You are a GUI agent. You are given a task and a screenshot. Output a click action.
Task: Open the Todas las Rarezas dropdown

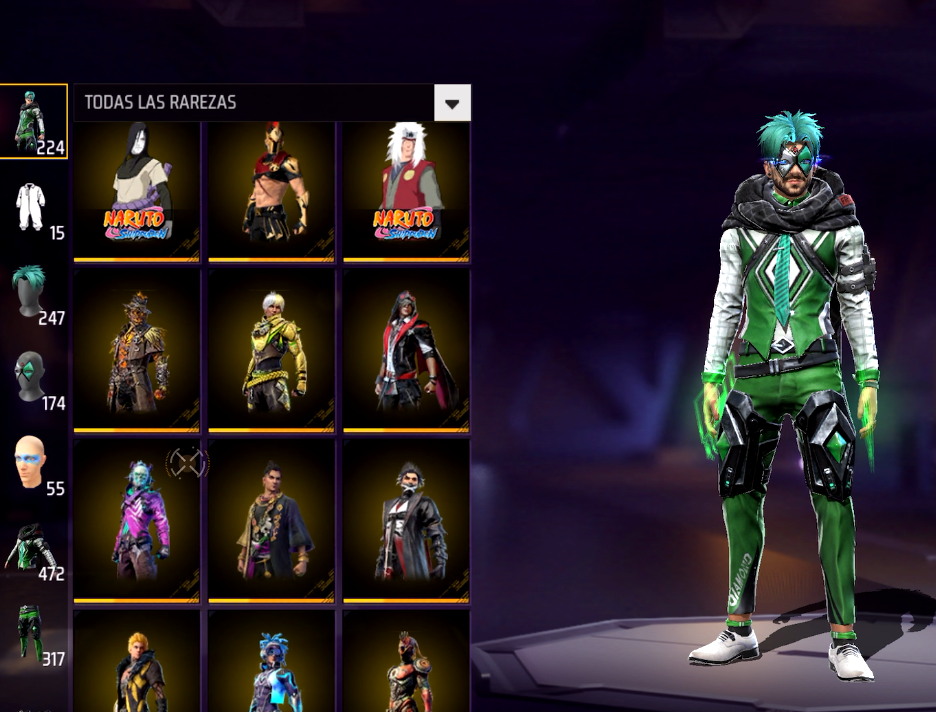click(x=452, y=103)
